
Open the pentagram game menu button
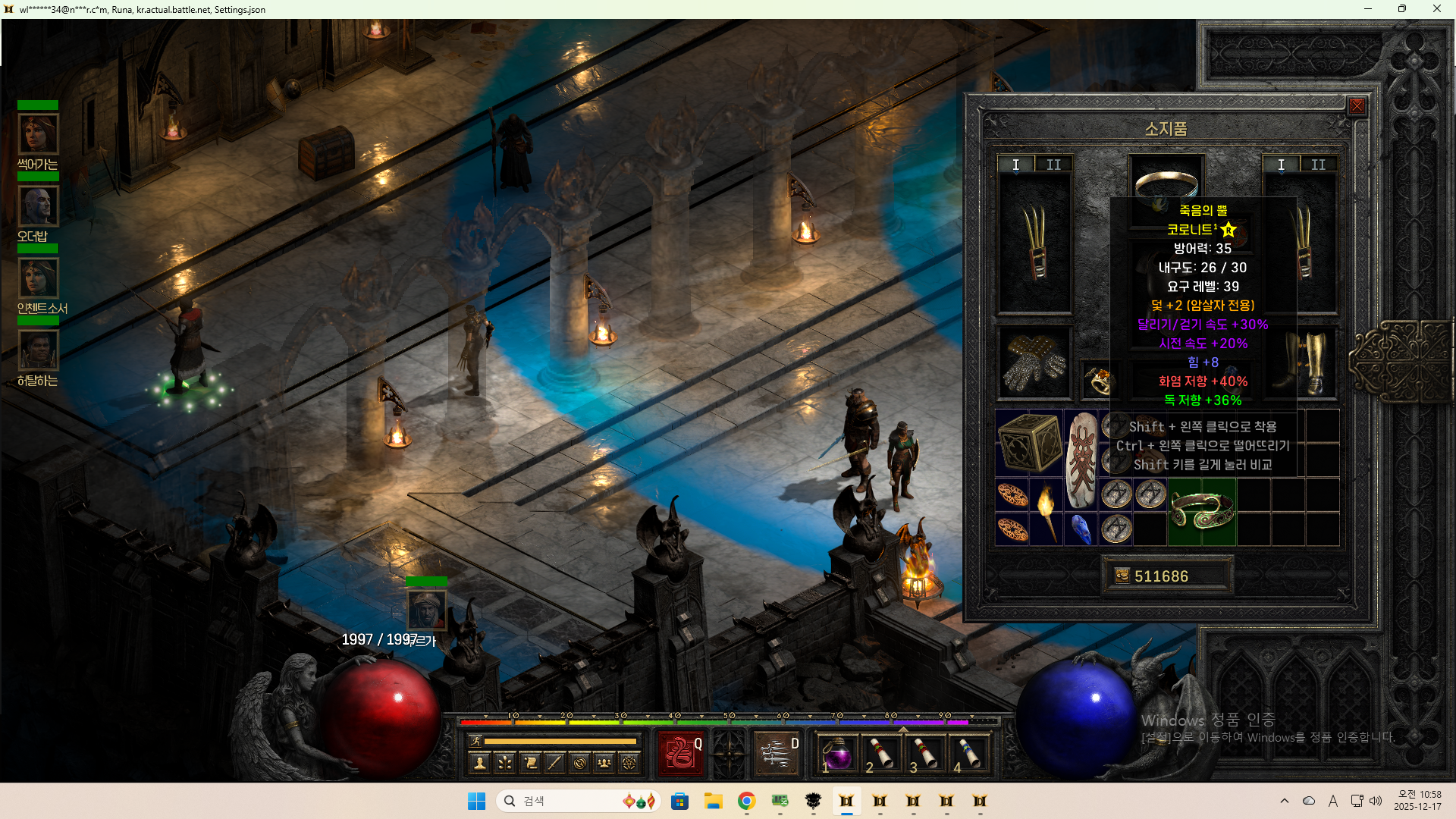(629, 763)
